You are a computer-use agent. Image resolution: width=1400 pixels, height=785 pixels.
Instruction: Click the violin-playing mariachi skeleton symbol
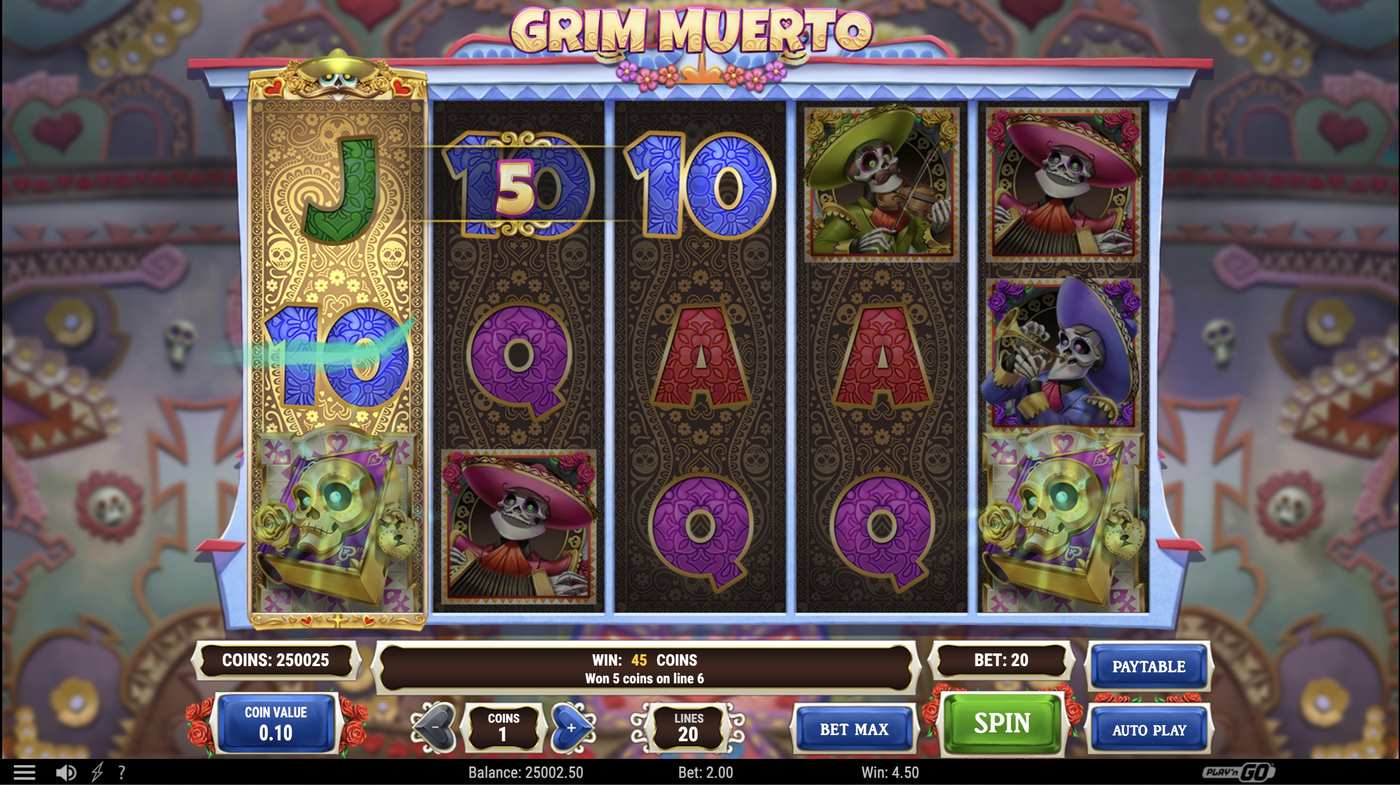click(881, 183)
